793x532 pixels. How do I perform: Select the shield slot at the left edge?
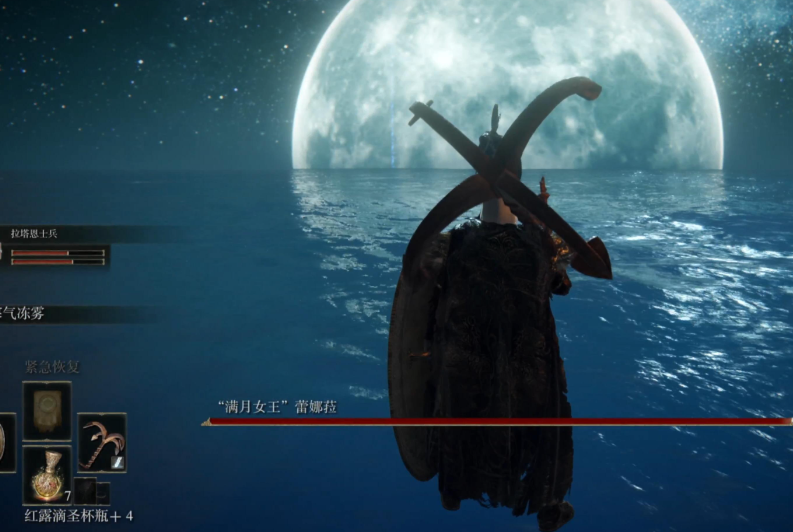coord(5,442)
